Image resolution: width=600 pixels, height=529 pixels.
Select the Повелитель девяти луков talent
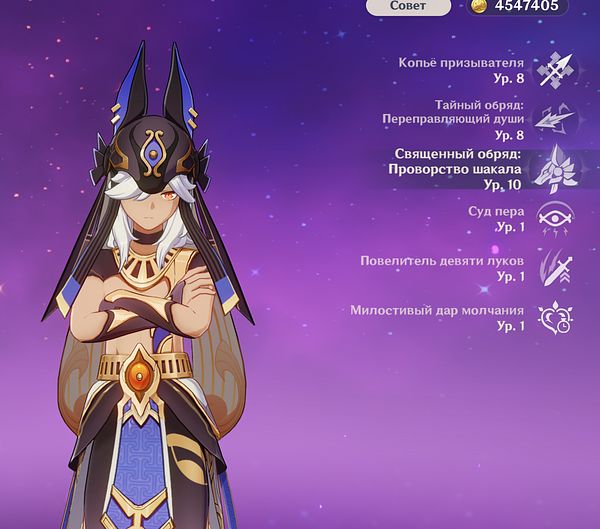pyautogui.click(x=553, y=268)
